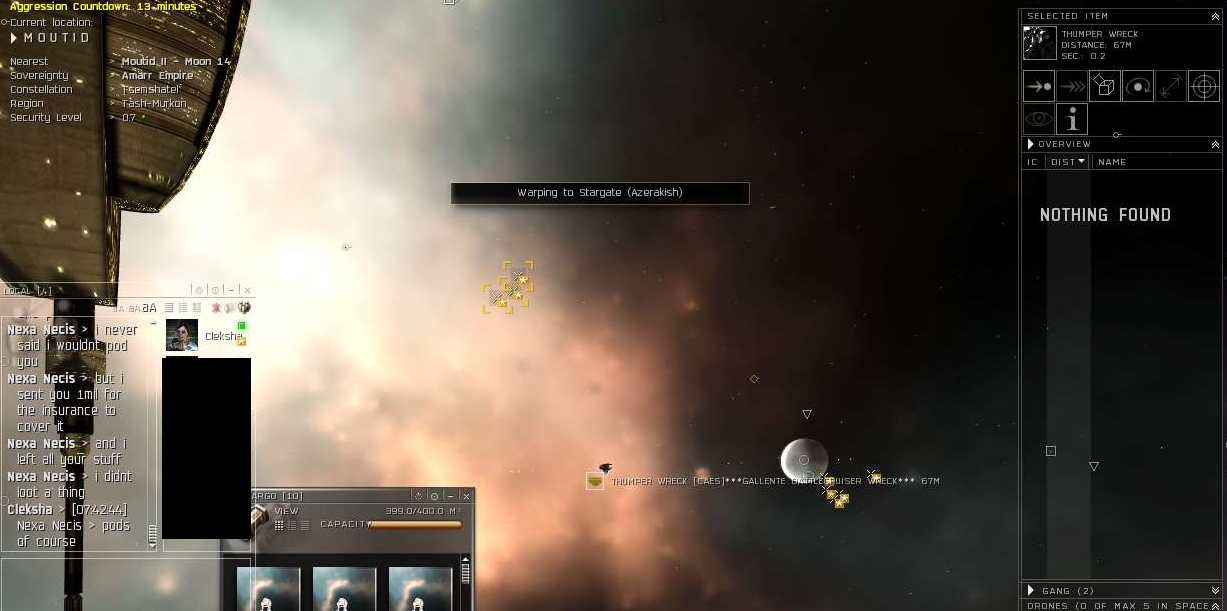Switch cargo to the icon grid view
The image size is (1227, 611).
tap(279, 525)
